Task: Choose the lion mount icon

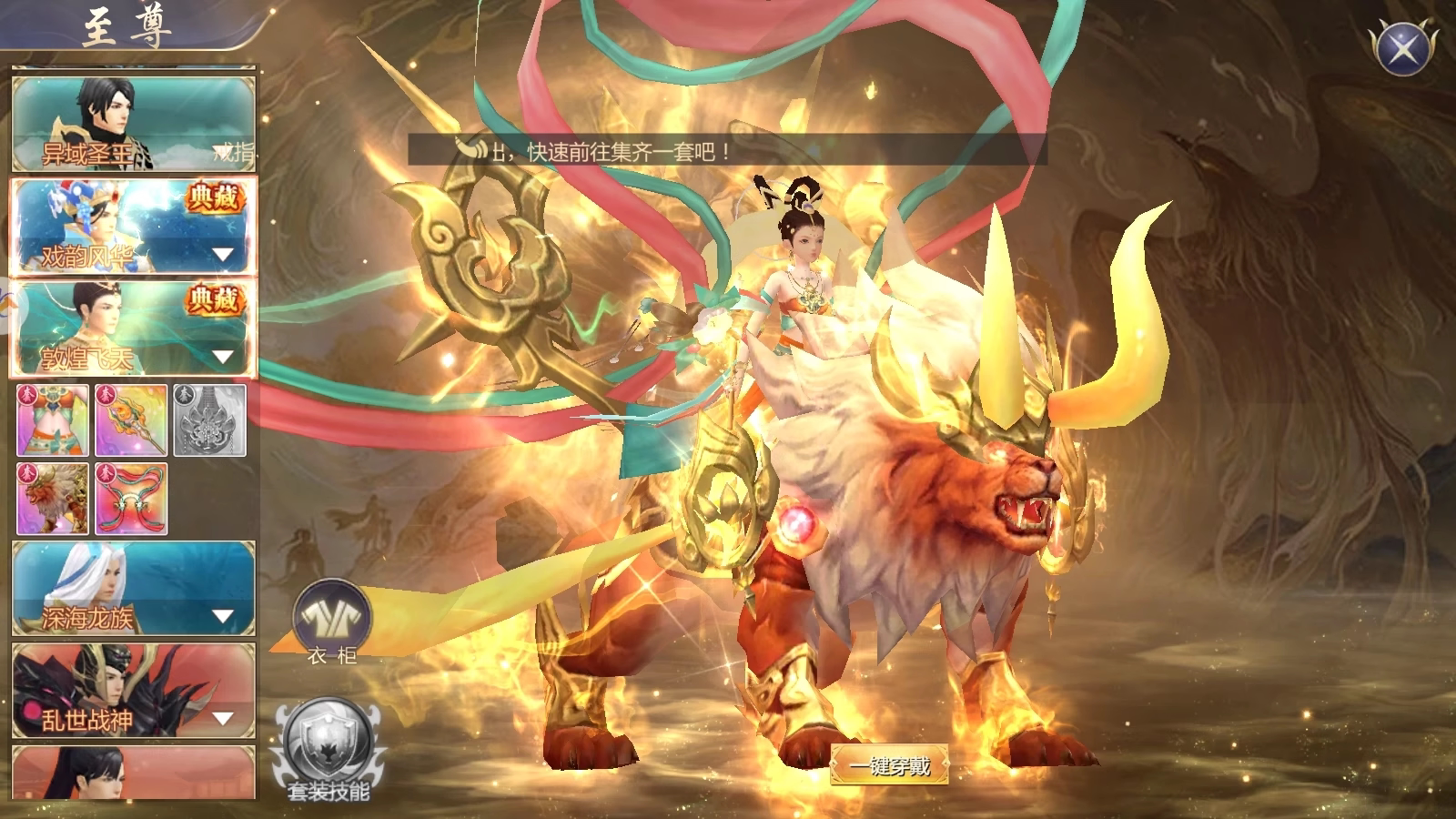Action: 53,499
